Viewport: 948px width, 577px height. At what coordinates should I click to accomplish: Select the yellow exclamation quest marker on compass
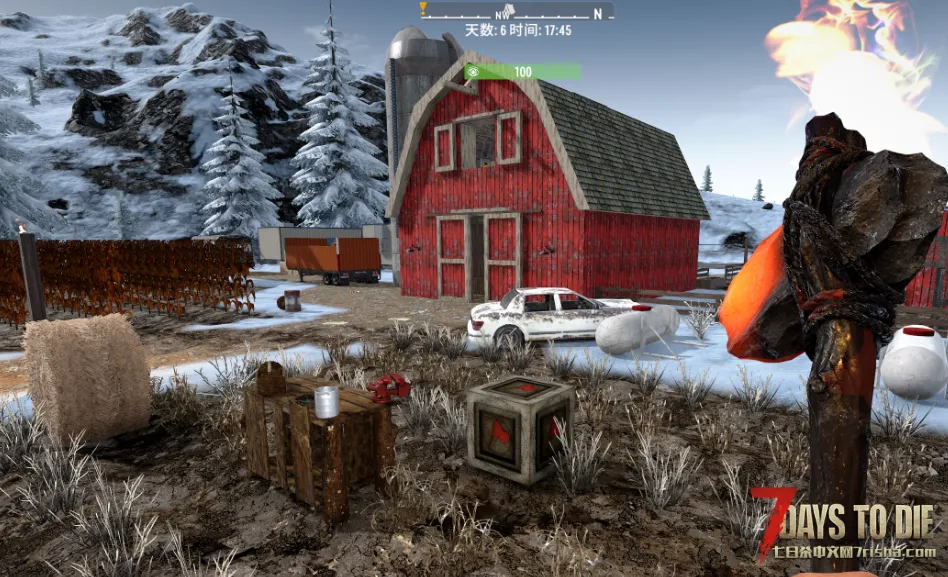point(423,9)
